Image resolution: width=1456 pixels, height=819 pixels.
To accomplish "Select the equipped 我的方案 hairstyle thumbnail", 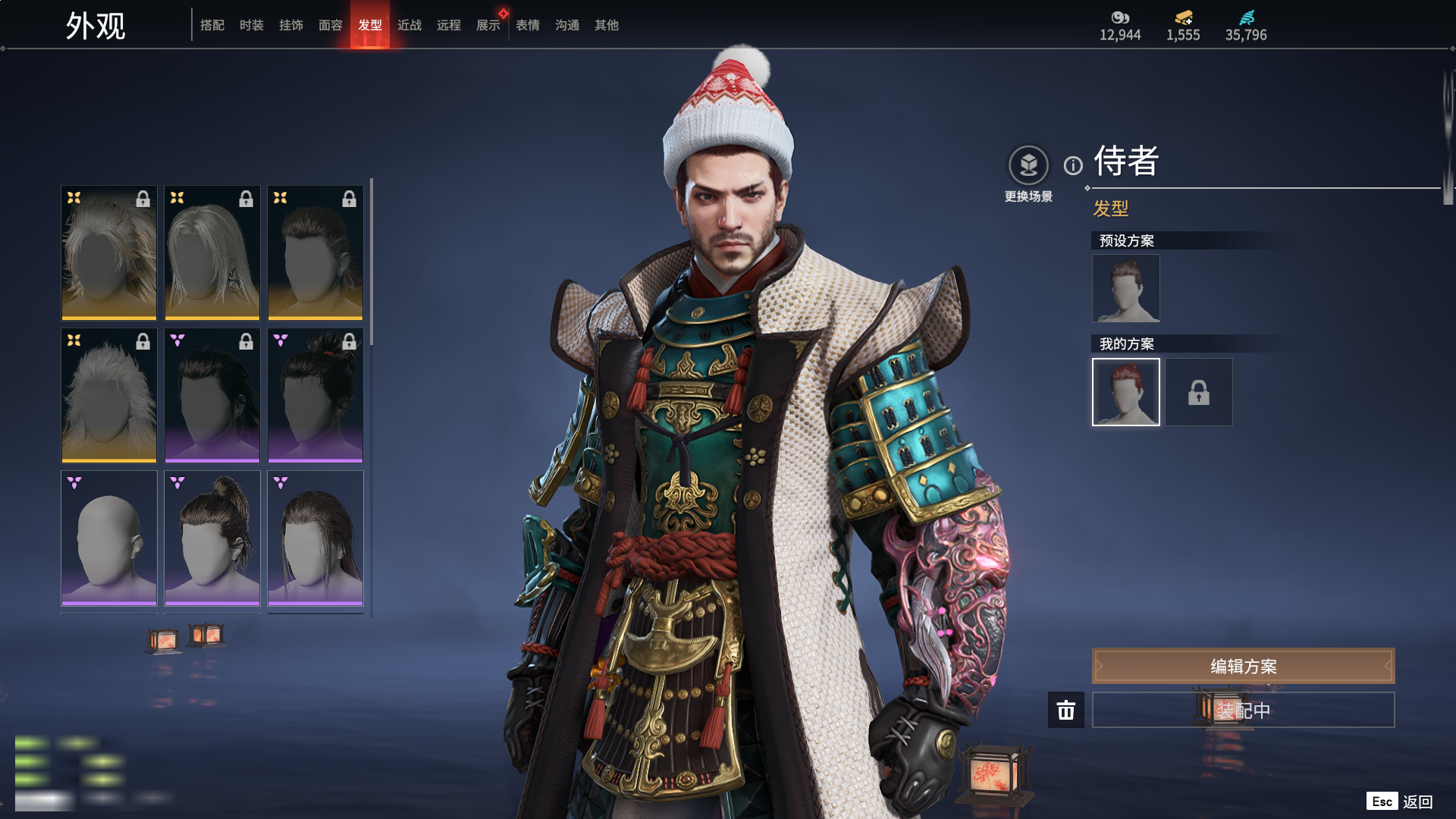I will point(1125,392).
